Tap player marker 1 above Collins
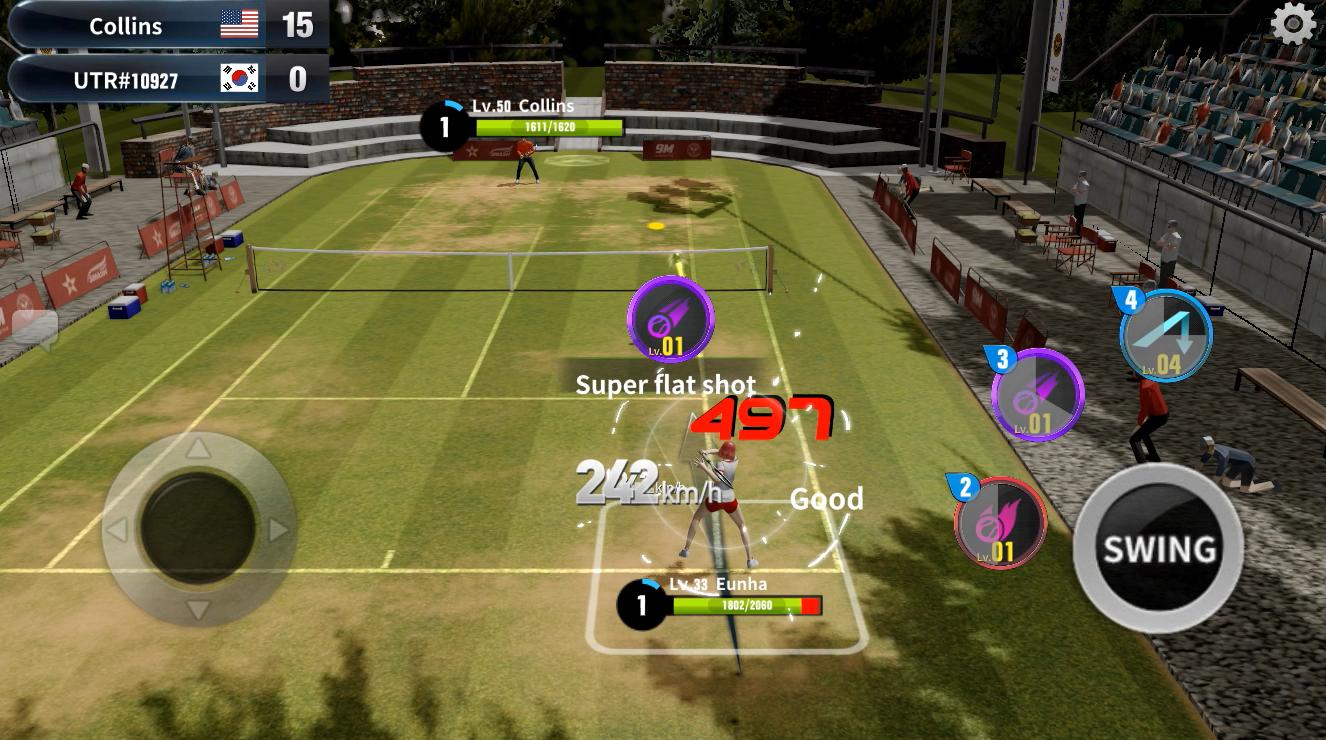Image resolution: width=1326 pixels, height=740 pixels. (443, 124)
